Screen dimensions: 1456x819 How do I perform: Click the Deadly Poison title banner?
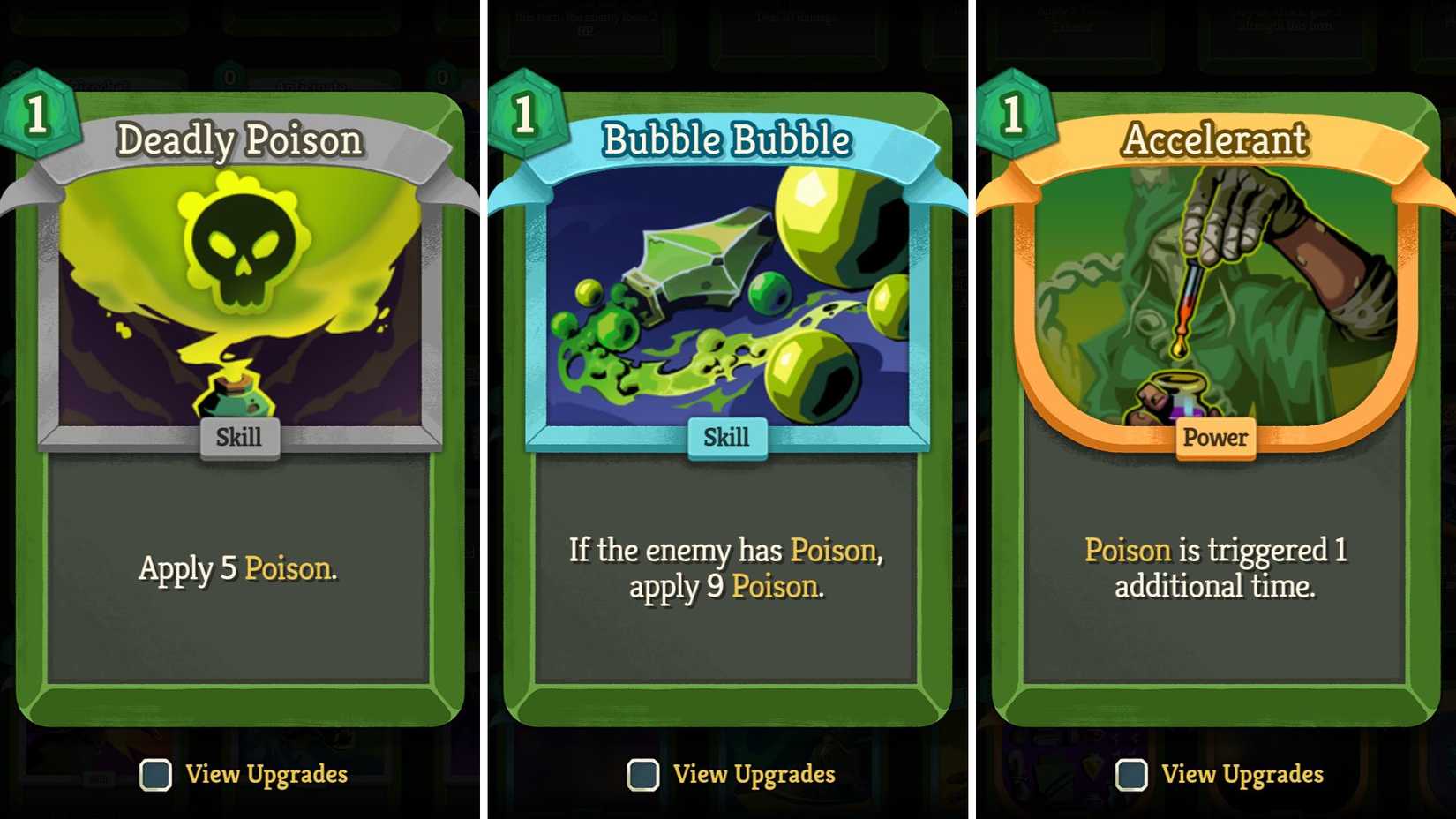click(240, 139)
